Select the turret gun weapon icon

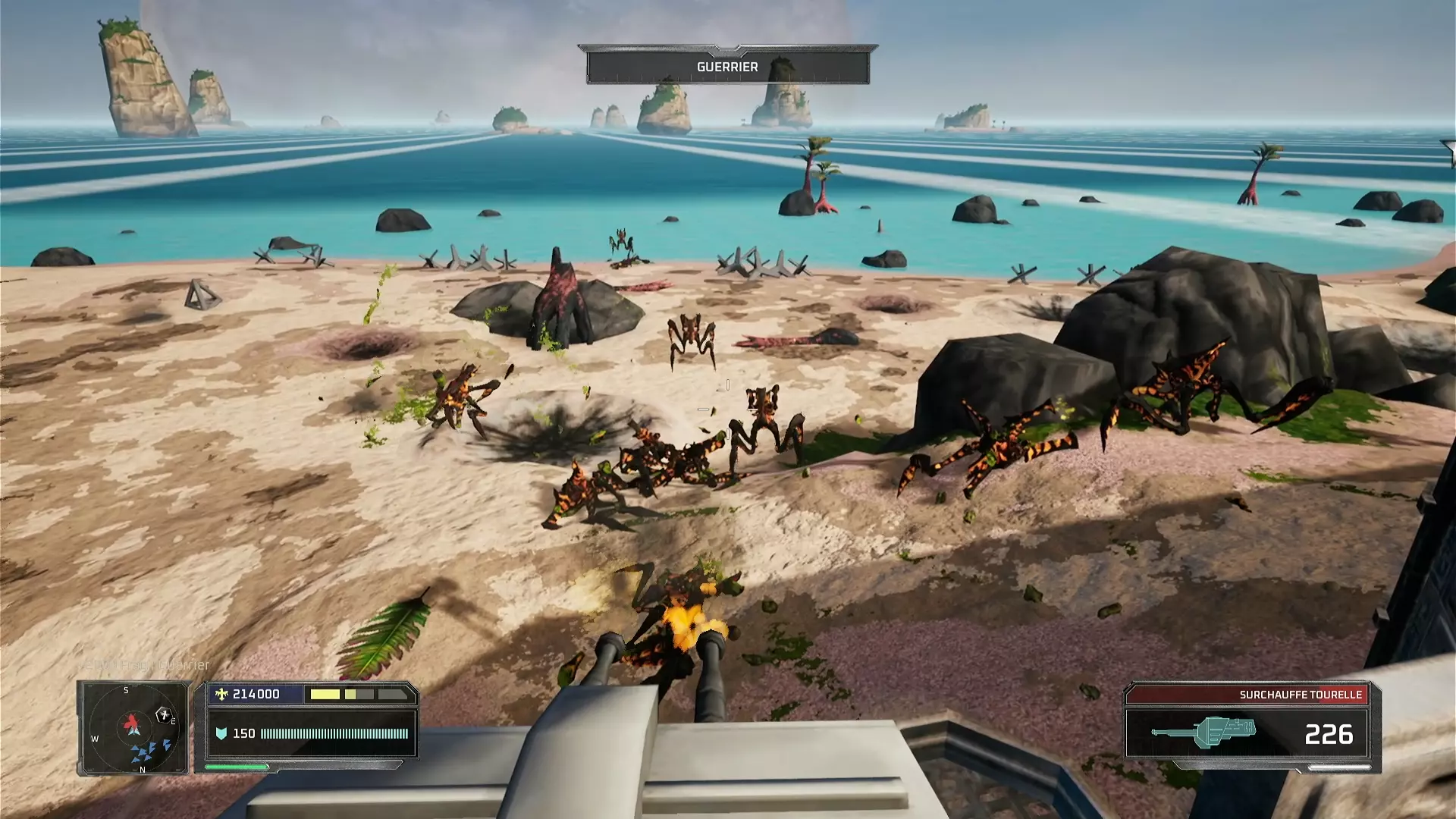pos(1204,732)
